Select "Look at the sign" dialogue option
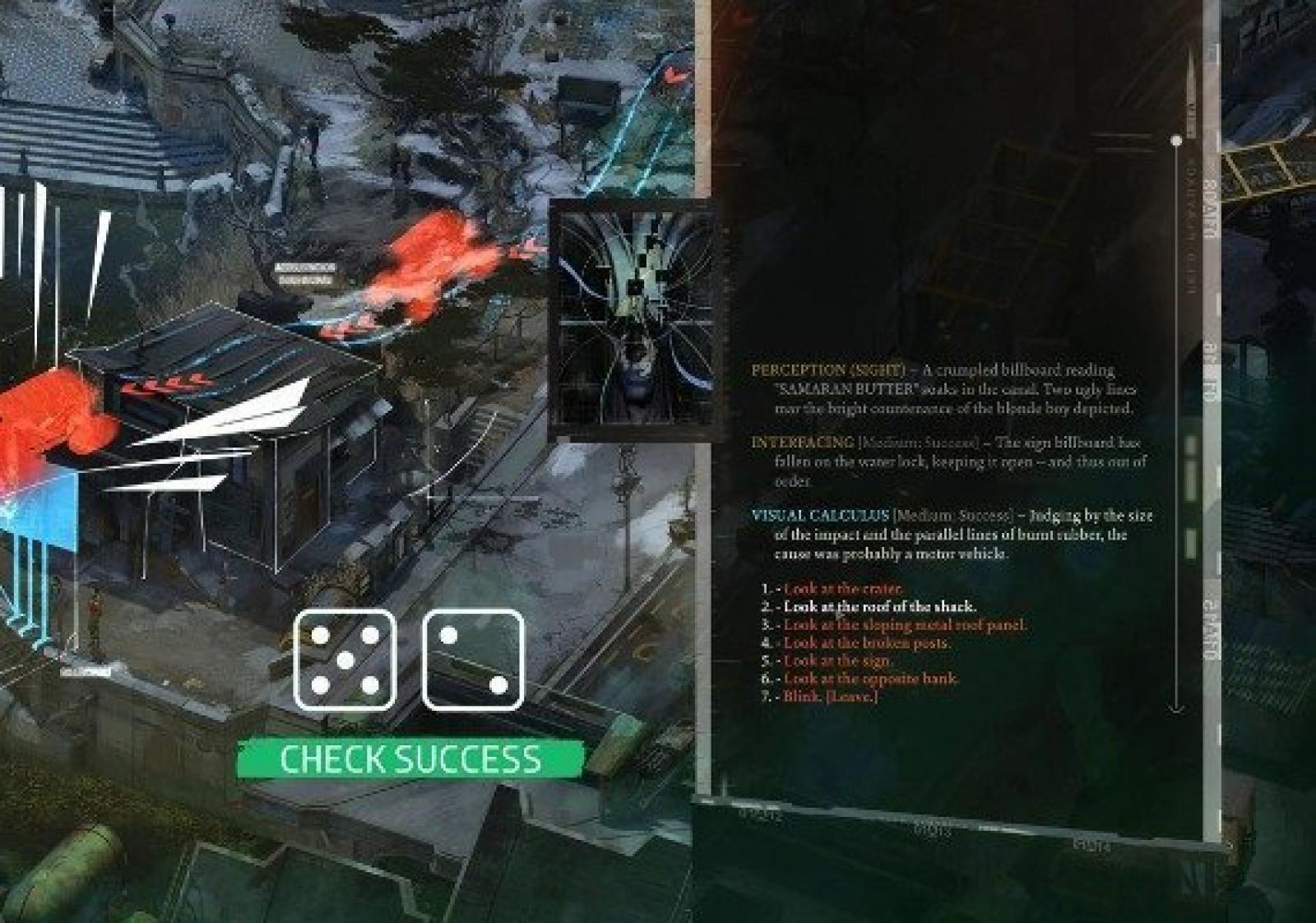 coord(837,661)
